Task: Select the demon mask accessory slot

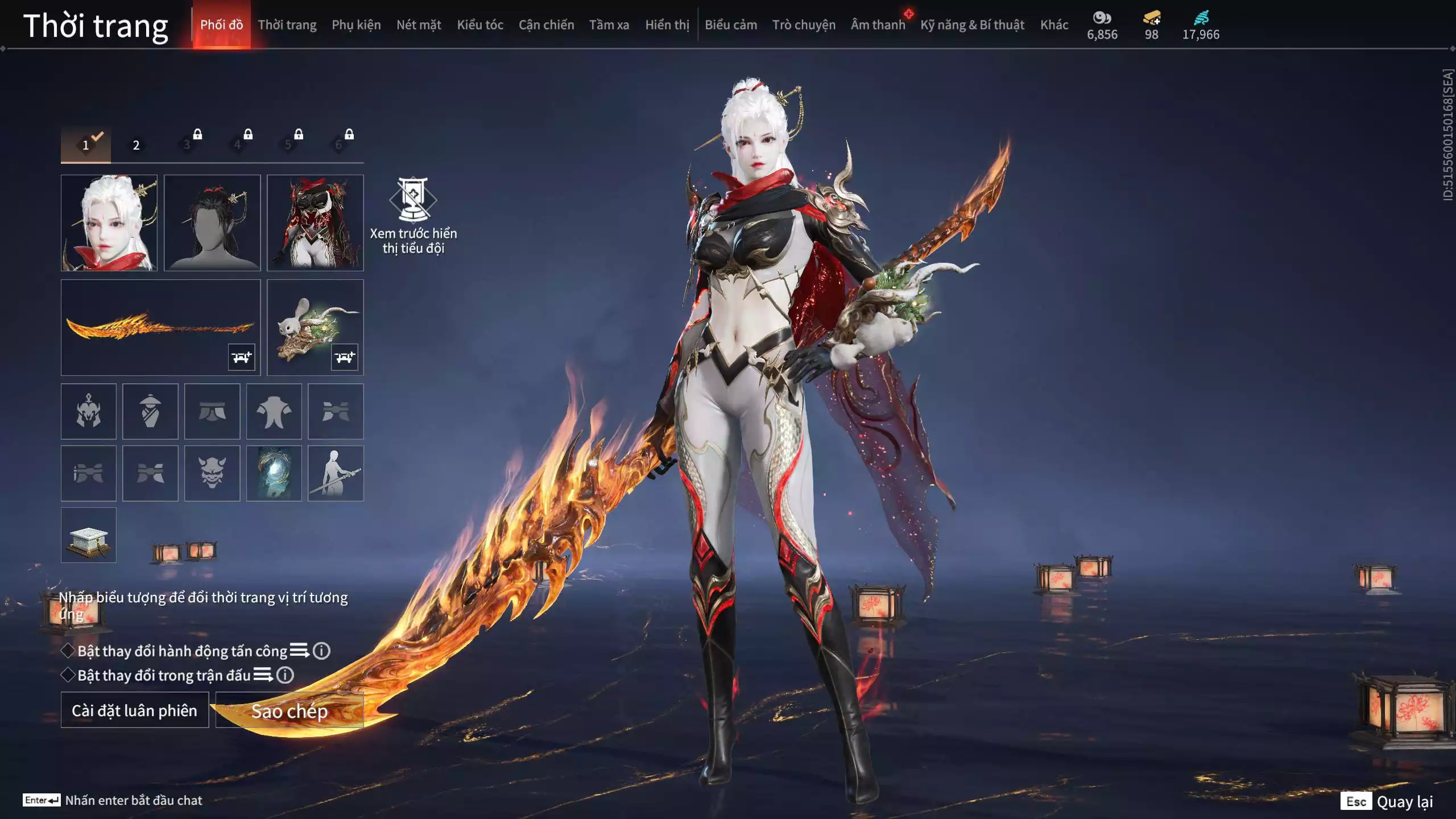Action: [212, 473]
